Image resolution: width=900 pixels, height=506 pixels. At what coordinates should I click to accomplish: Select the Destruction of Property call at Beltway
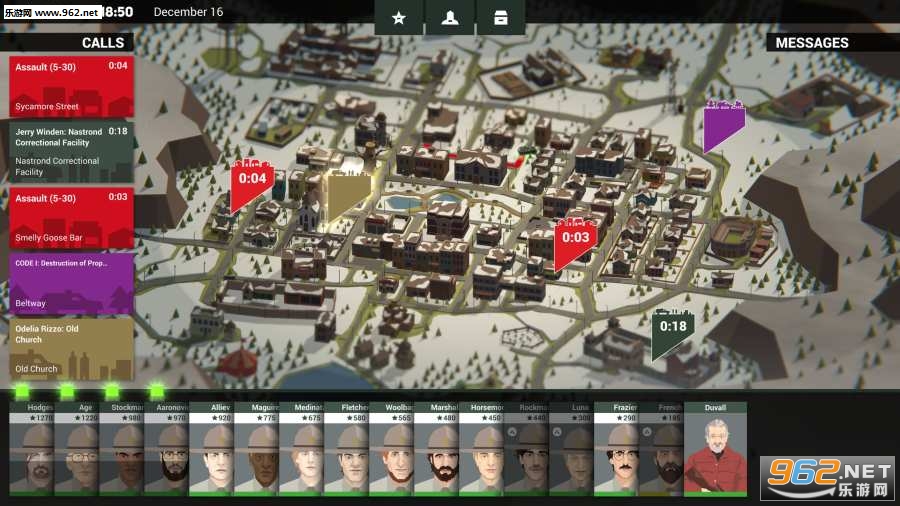coord(71,283)
